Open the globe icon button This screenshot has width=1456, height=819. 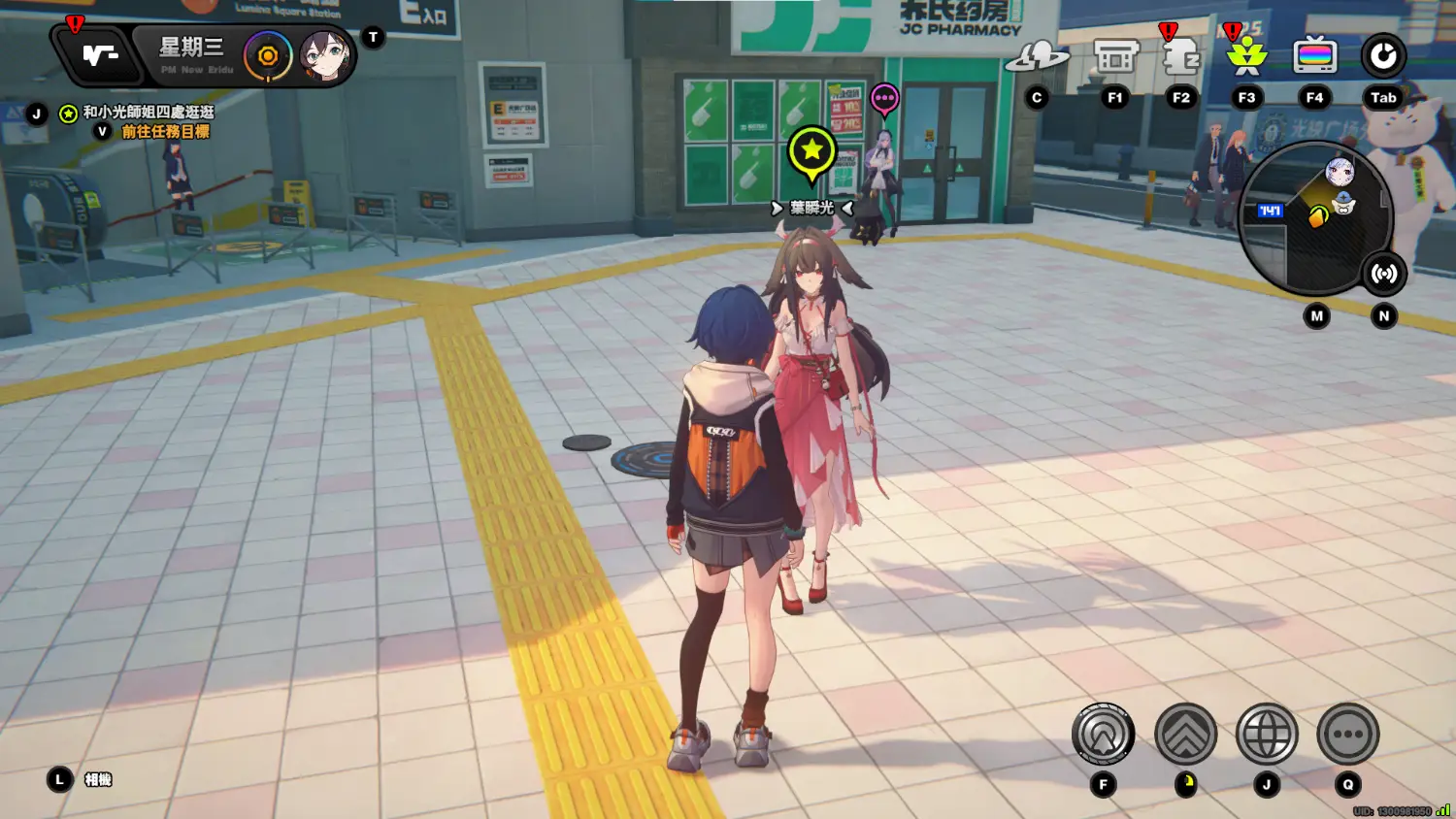[1267, 735]
